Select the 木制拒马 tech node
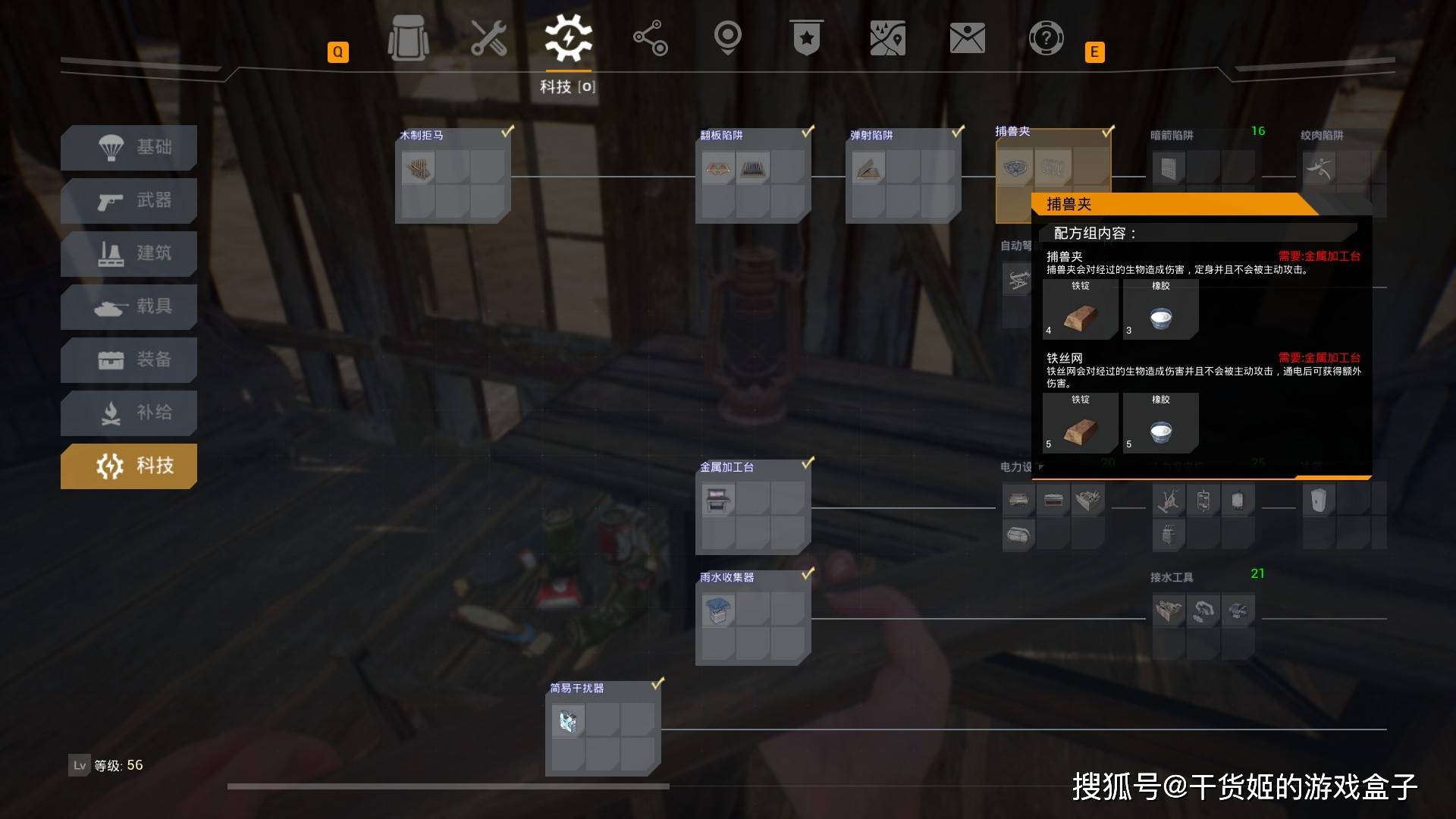Screen dimensions: 1456x819 click(453, 177)
